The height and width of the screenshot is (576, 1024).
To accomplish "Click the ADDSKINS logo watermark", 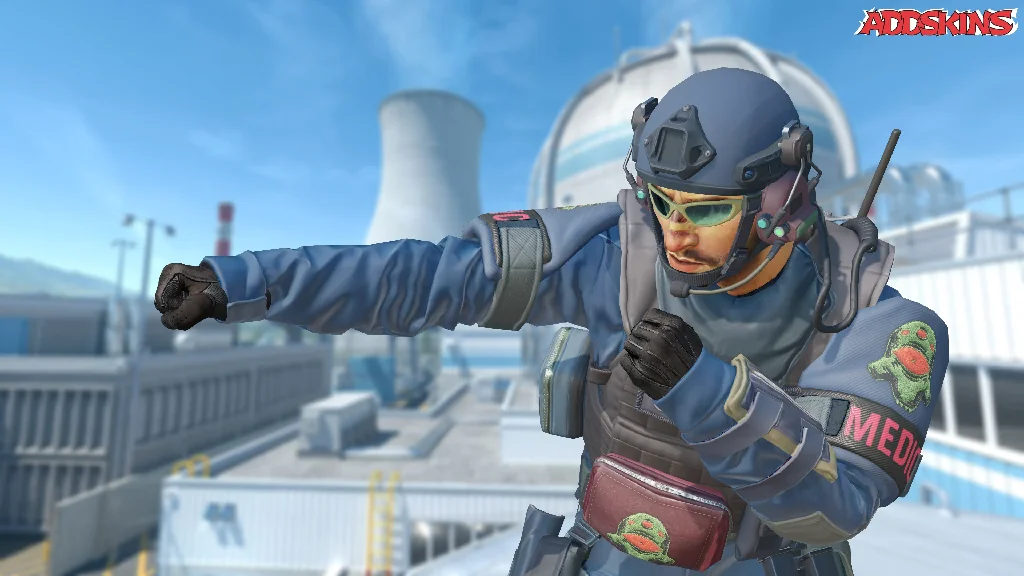I will click(936, 22).
